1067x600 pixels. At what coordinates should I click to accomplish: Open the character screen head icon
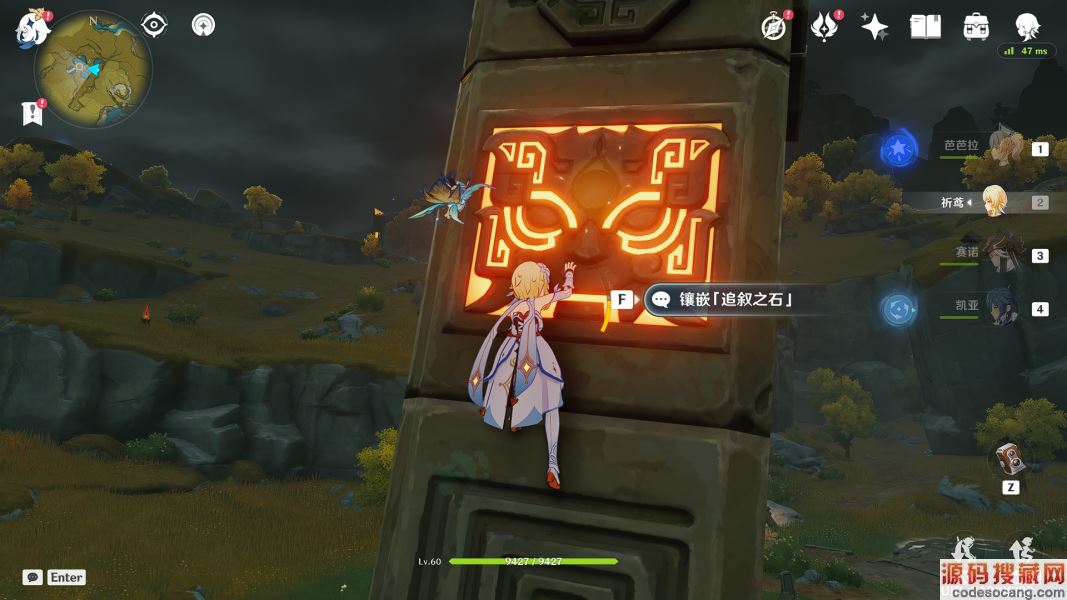coord(1026,27)
